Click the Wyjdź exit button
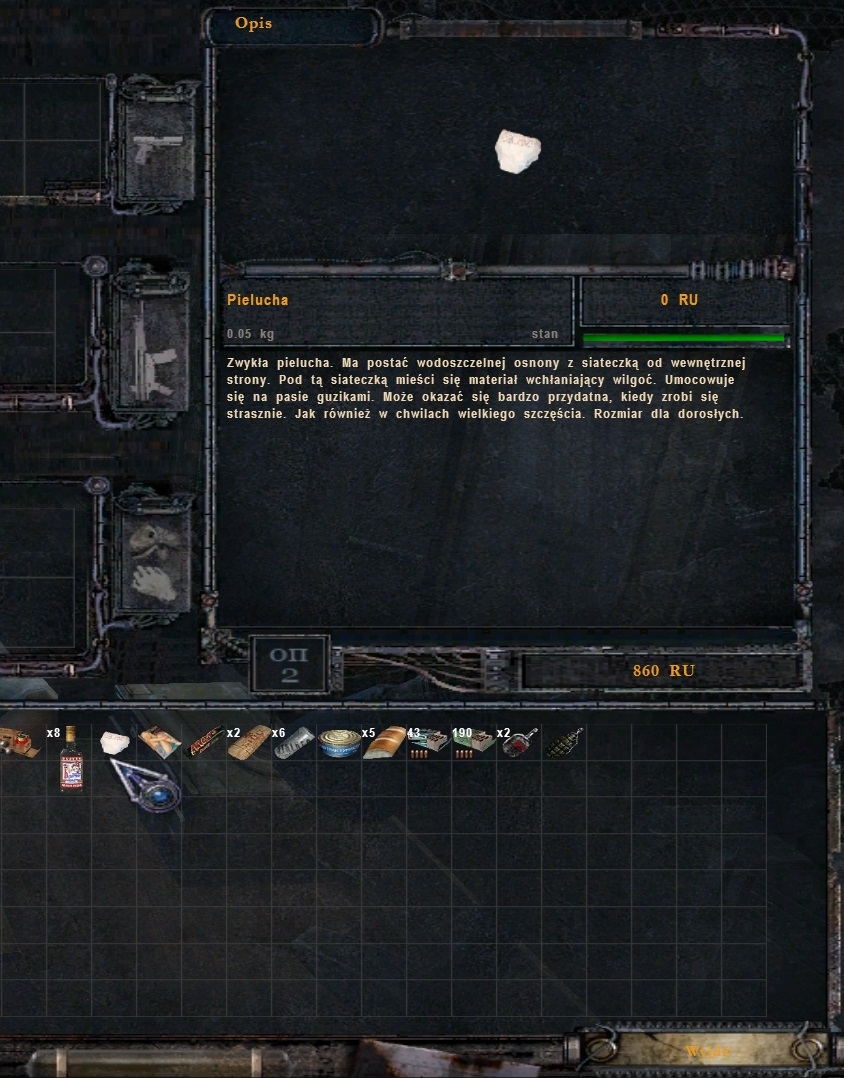The image size is (844, 1078). coord(706,1051)
